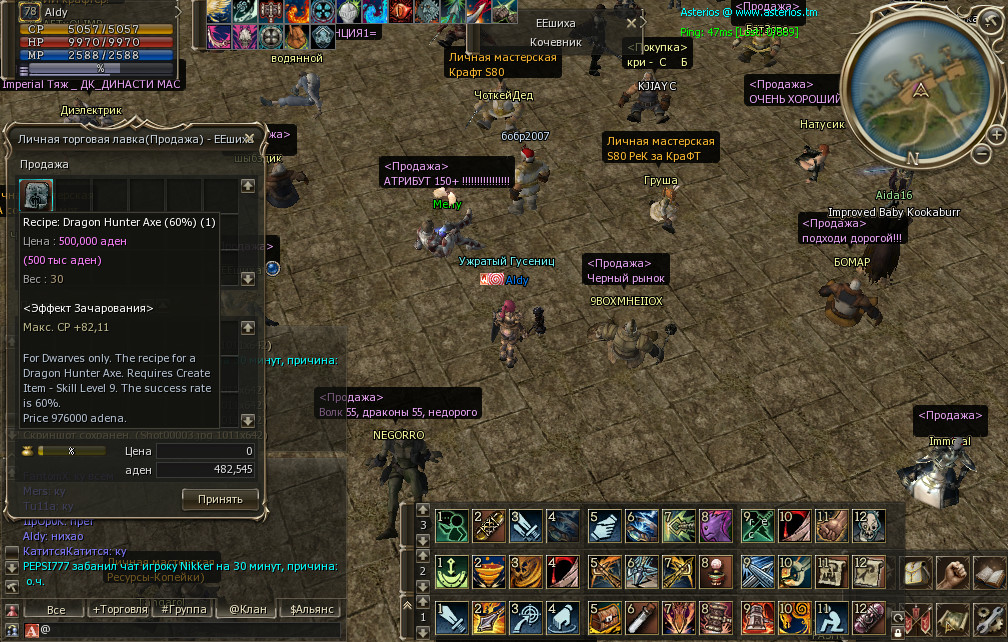The width and height of the screenshot is (1008, 642).
Task: Close the ЕЕшиха target window
Action: click(631, 23)
